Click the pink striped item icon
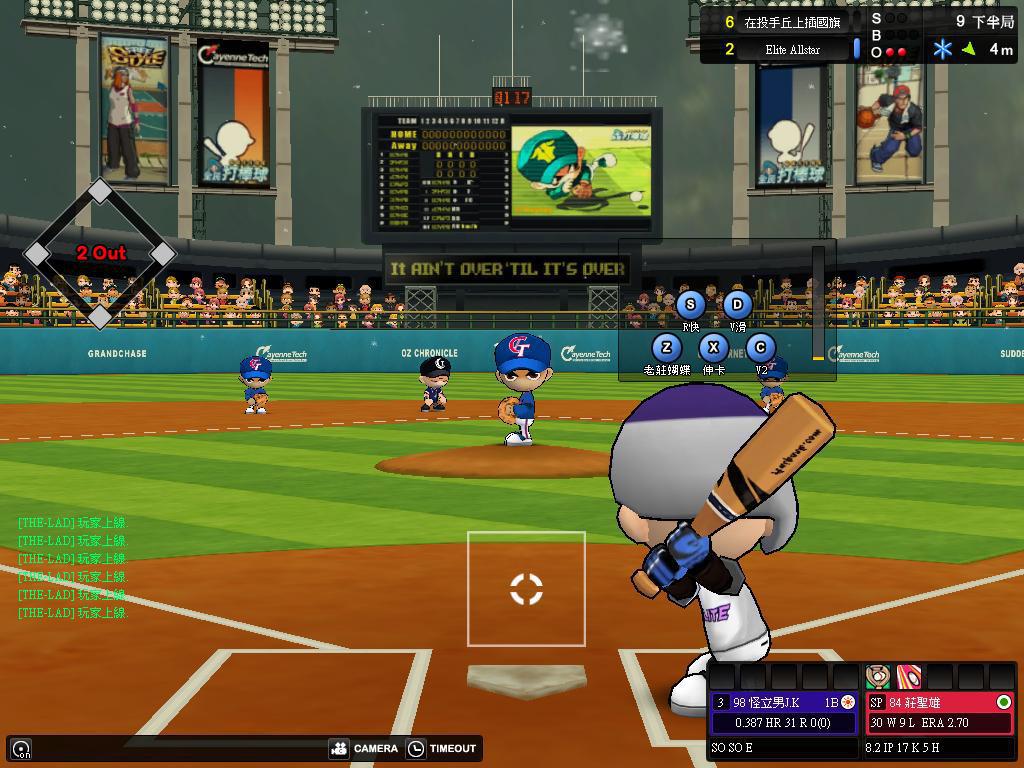 [x=908, y=676]
